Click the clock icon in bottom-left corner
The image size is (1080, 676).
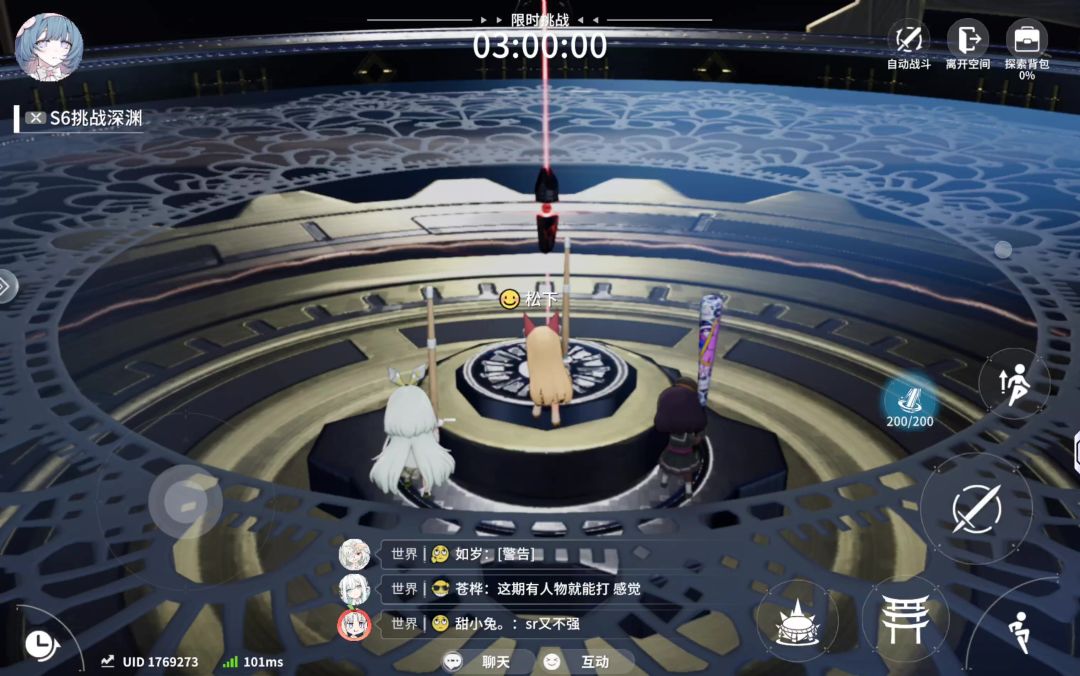point(39,644)
